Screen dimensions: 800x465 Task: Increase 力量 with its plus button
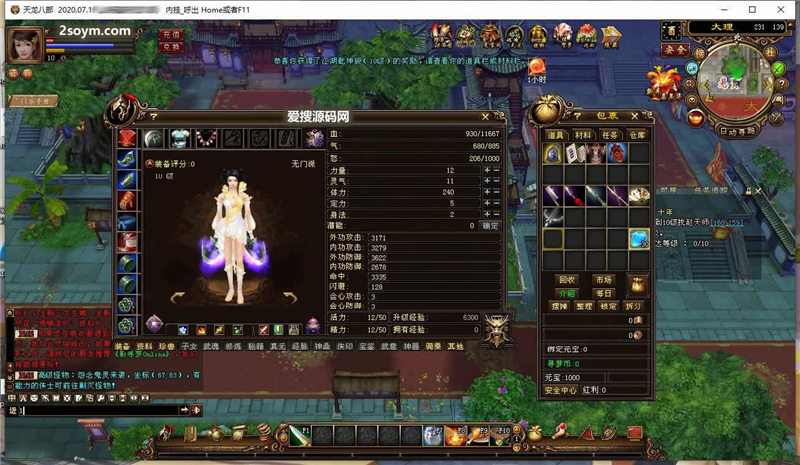[x=486, y=171]
